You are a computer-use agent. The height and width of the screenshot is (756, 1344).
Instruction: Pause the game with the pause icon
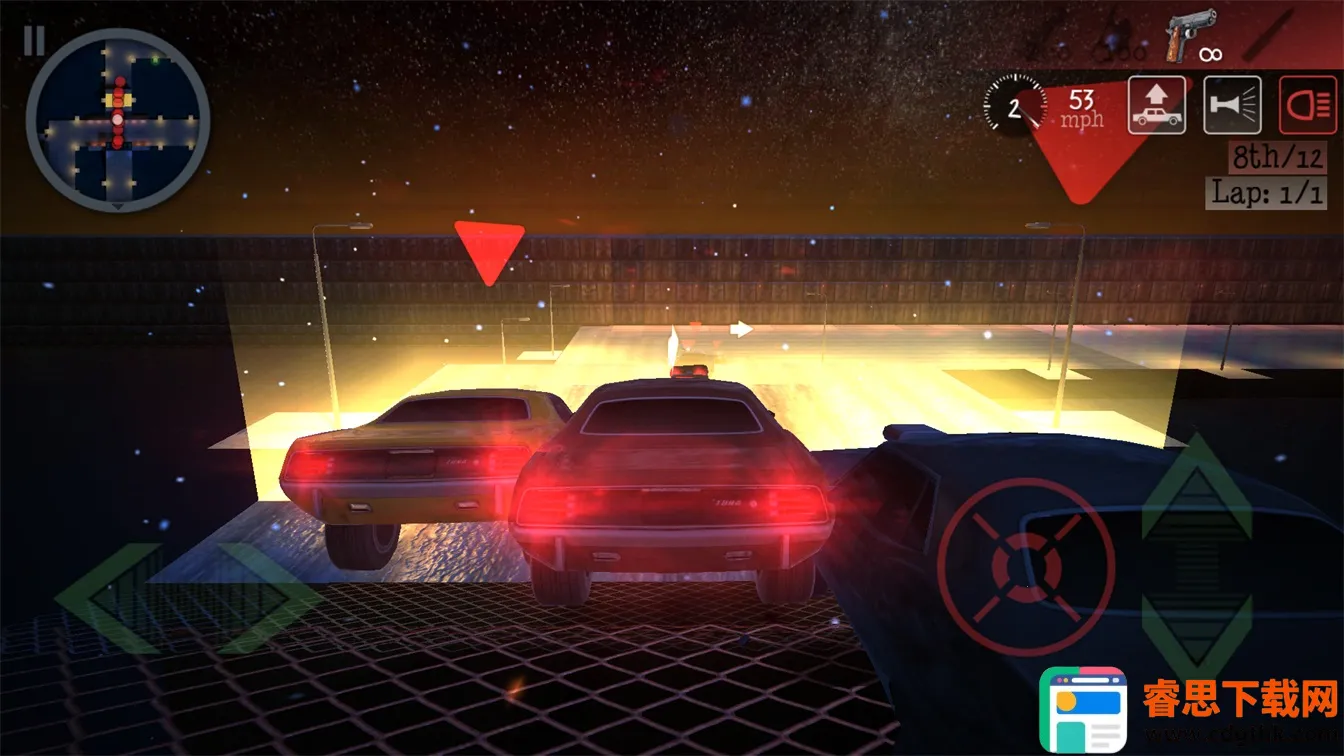tap(34, 41)
